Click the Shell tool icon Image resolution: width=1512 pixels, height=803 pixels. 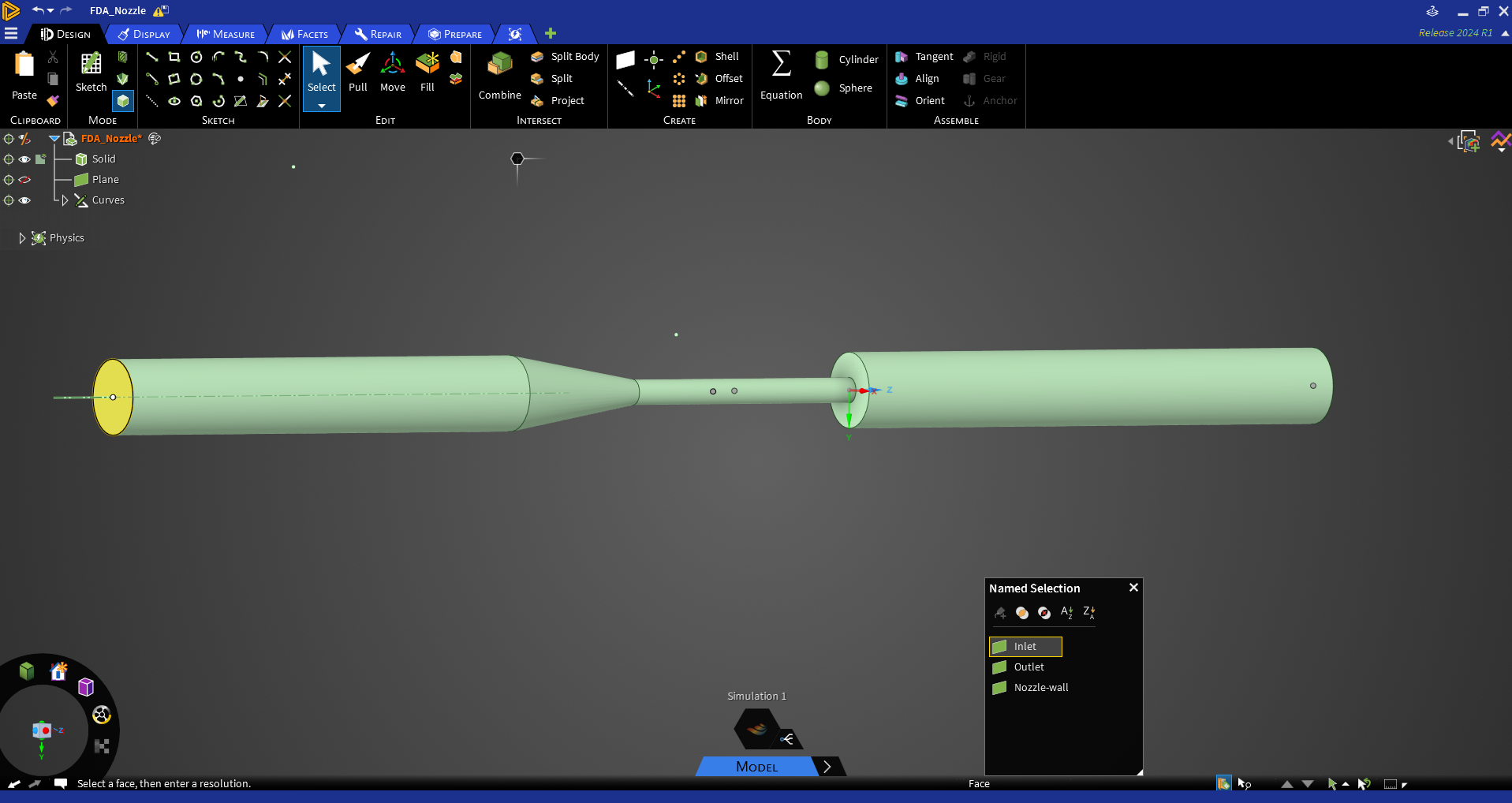tap(701, 56)
